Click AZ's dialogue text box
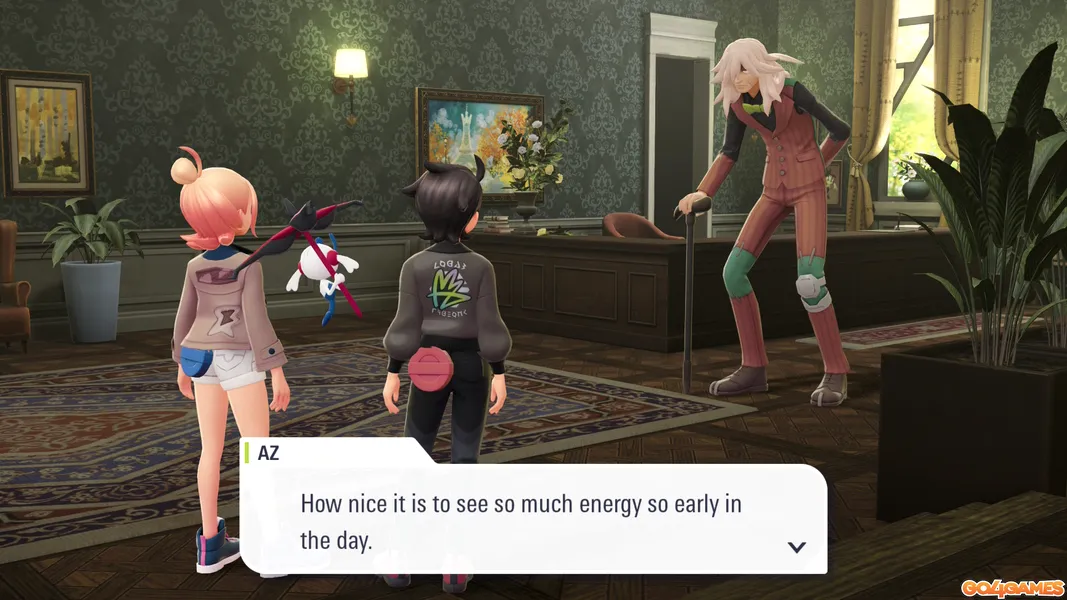 coord(532,520)
